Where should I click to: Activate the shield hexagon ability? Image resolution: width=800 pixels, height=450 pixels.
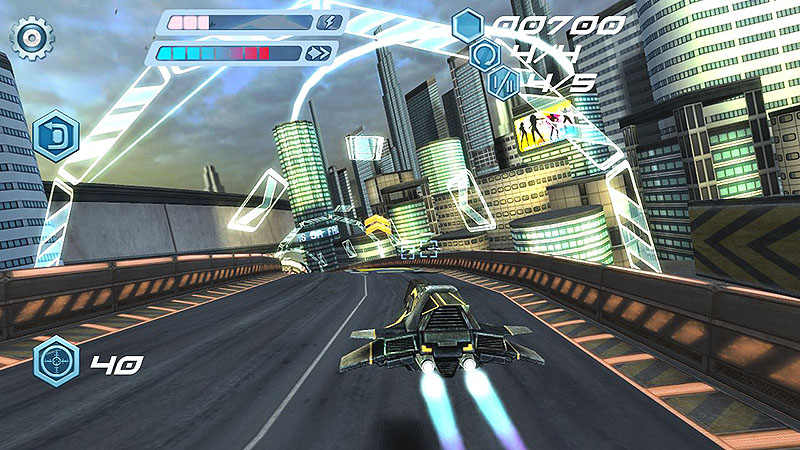click(56, 135)
